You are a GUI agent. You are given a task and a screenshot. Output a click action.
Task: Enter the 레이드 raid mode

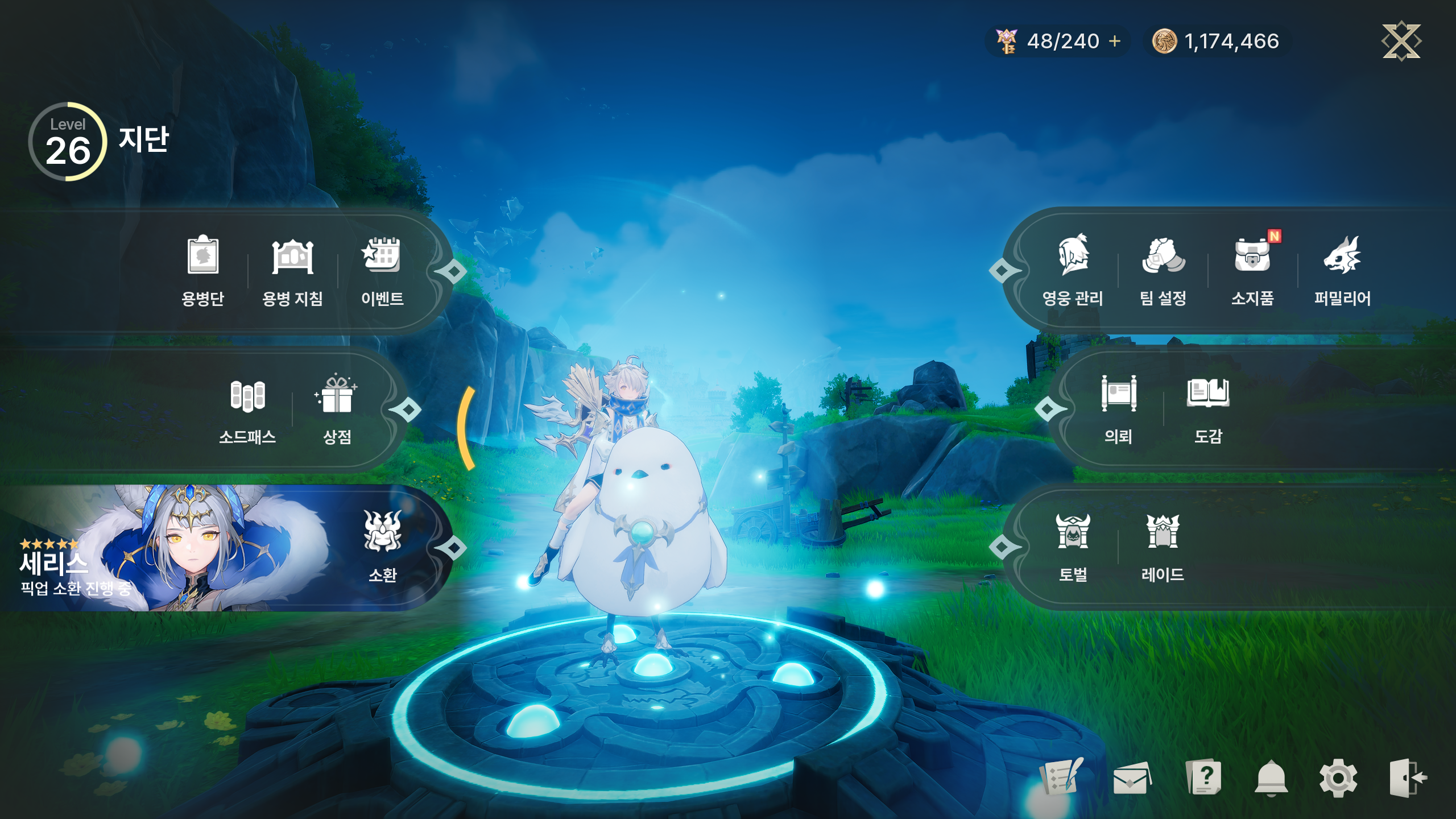tap(1163, 546)
